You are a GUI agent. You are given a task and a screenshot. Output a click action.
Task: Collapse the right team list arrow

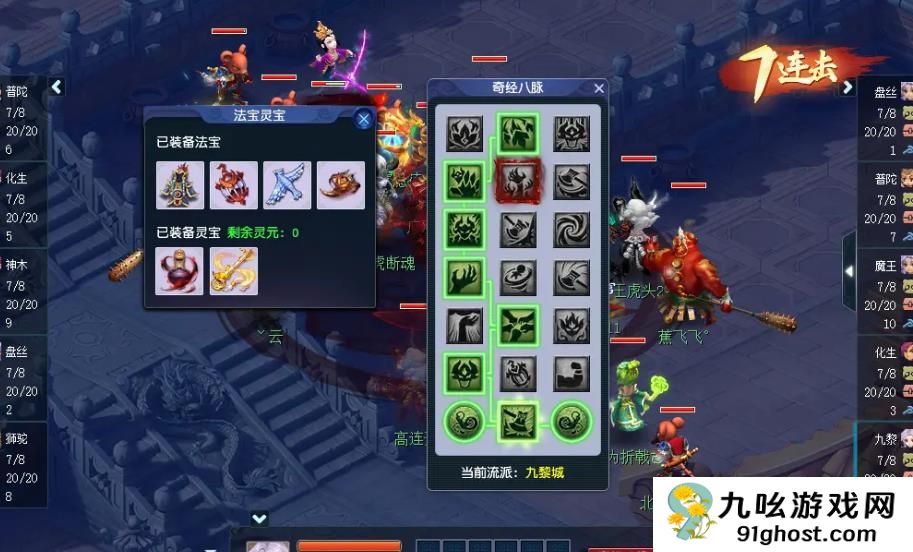(x=847, y=87)
